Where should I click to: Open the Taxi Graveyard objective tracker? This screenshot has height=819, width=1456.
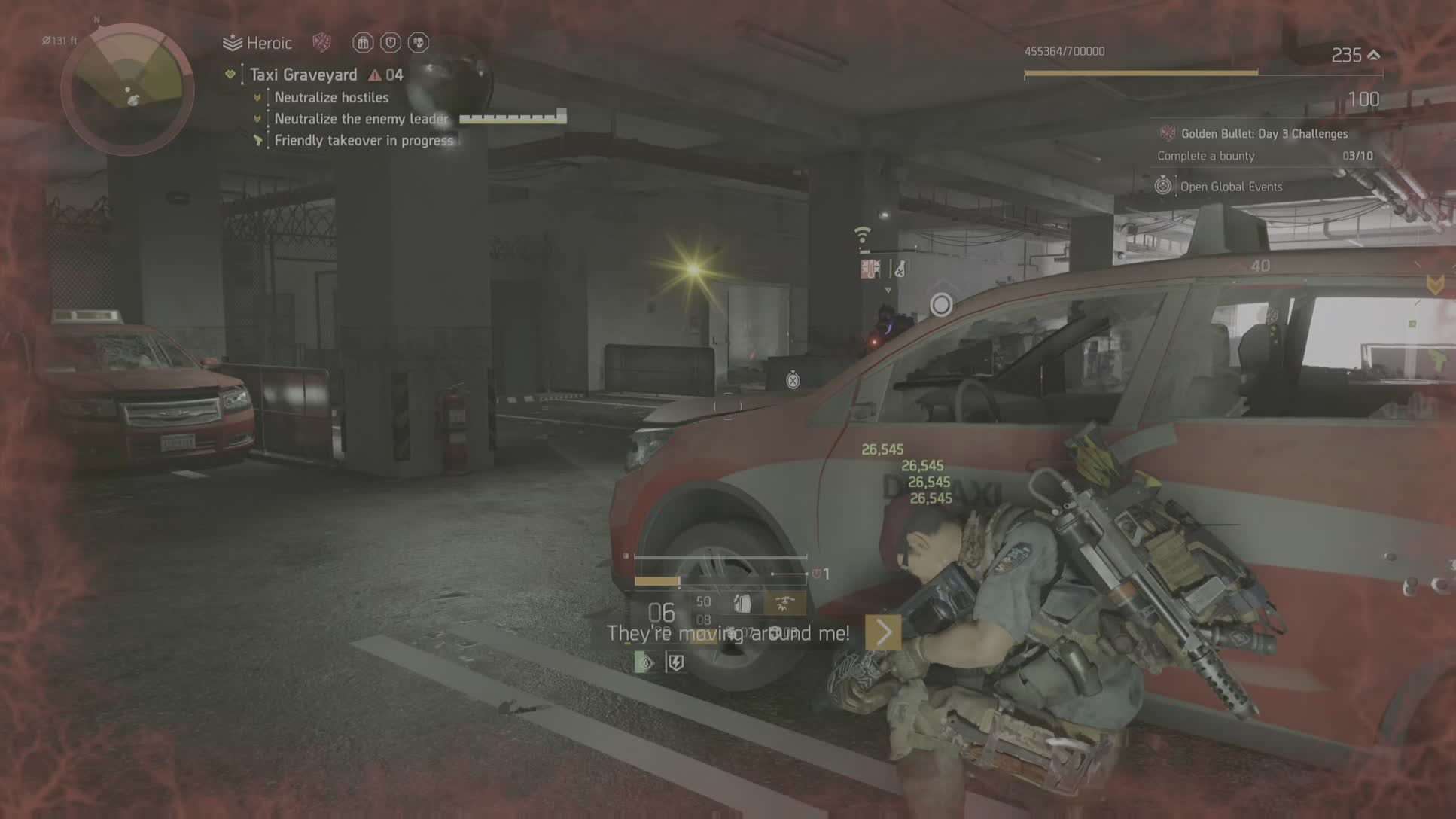pyautogui.click(x=303, y=75)
